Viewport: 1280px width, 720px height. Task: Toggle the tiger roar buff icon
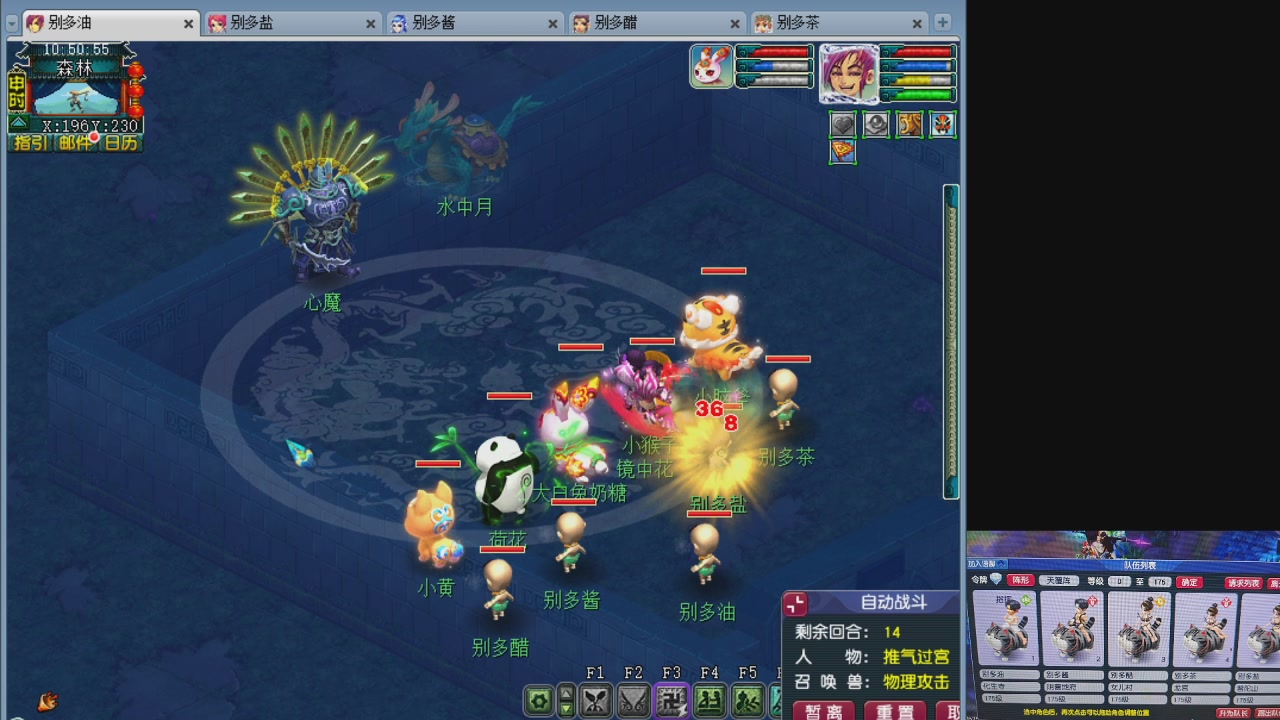pyautogui.click(x=909, y=124)
